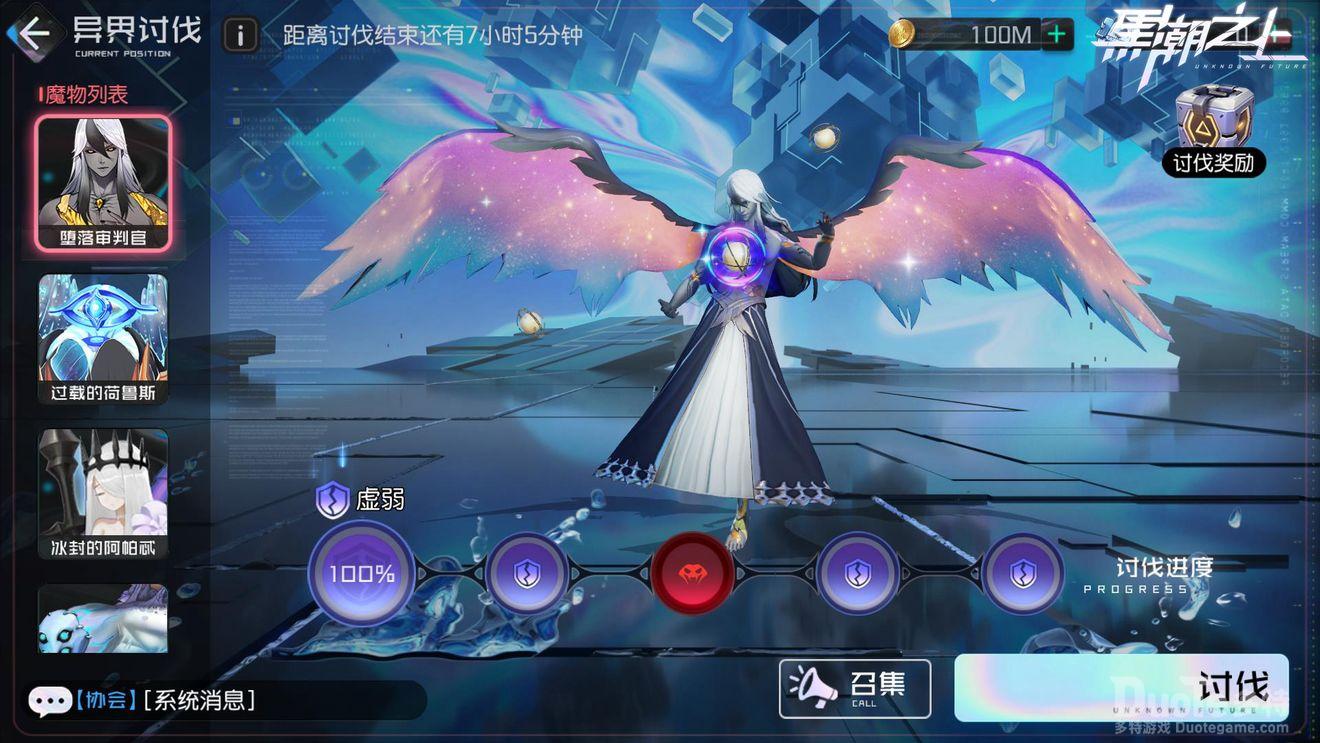Screen dimensions: 1320x743
Task: Select the 过载的荷鲁斯 monster entry
Action: [x=103, y=335]
